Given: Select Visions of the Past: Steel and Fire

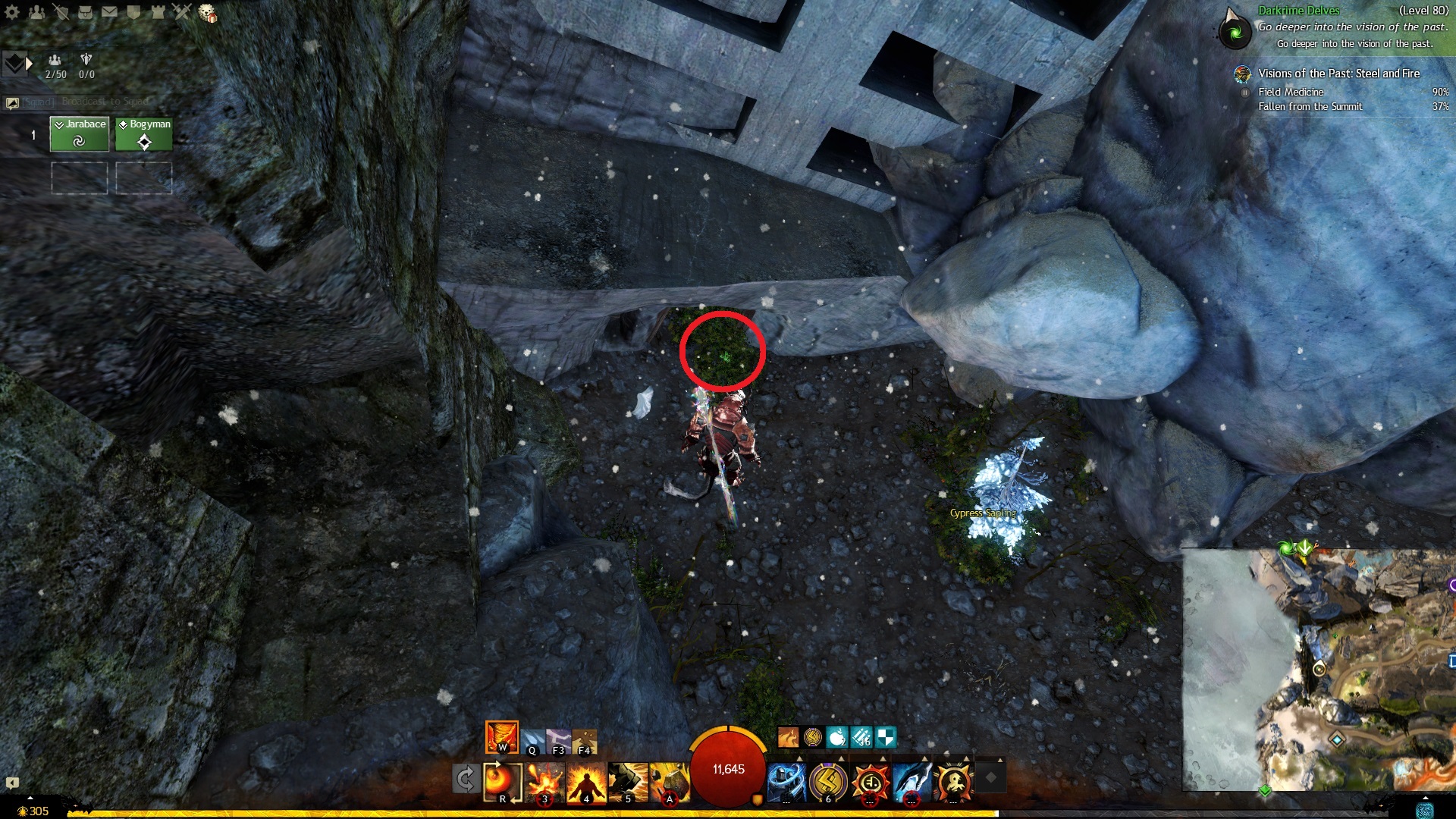Looking at the screenshot, I should [x=1338, y=74].
